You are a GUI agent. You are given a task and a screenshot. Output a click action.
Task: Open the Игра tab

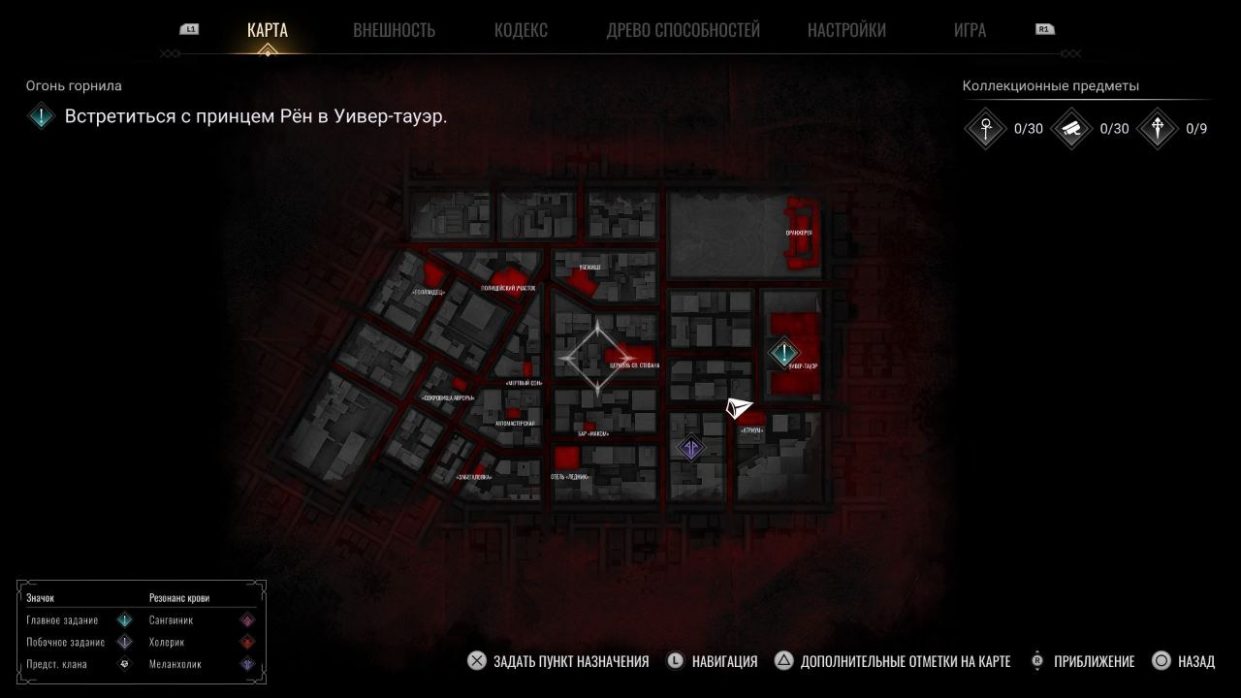pyautogui.click(x=969, y=30)
